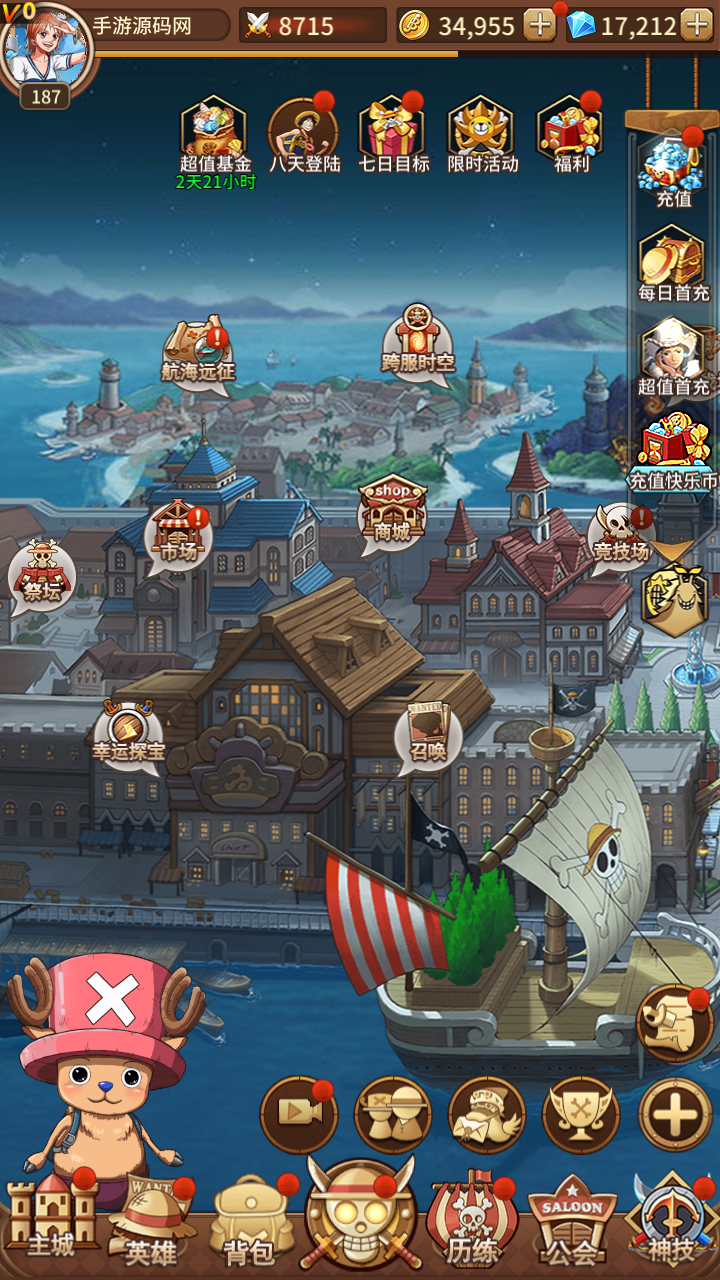Screen dimensions: 720x1280
Task: Open the 召唤 summon feature
Action: click(428, 734)
